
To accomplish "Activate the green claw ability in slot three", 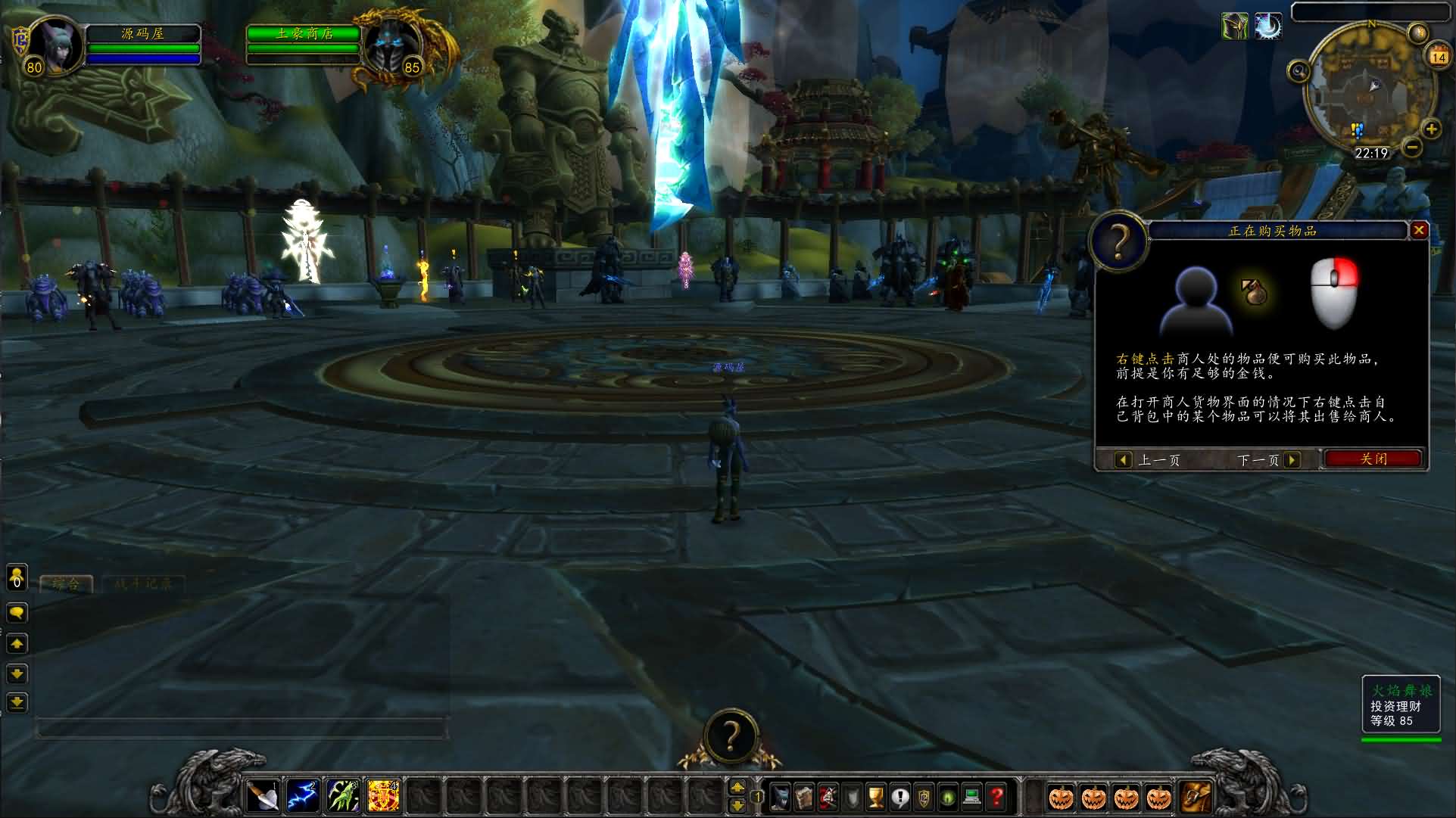I will pyautogui.click(x=342, y=797).
